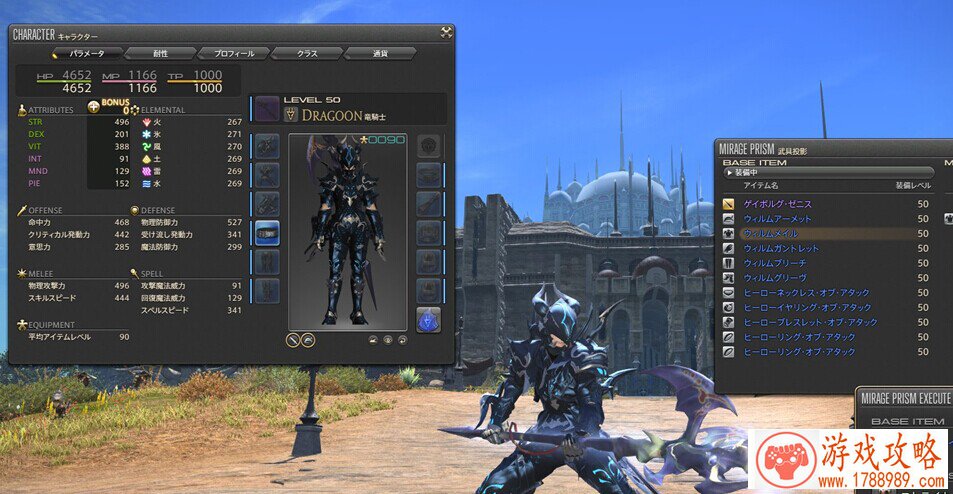This screenshot has height=494, width=953.
Task: Switch to the パラメータ tab
Action: (87, 53)
